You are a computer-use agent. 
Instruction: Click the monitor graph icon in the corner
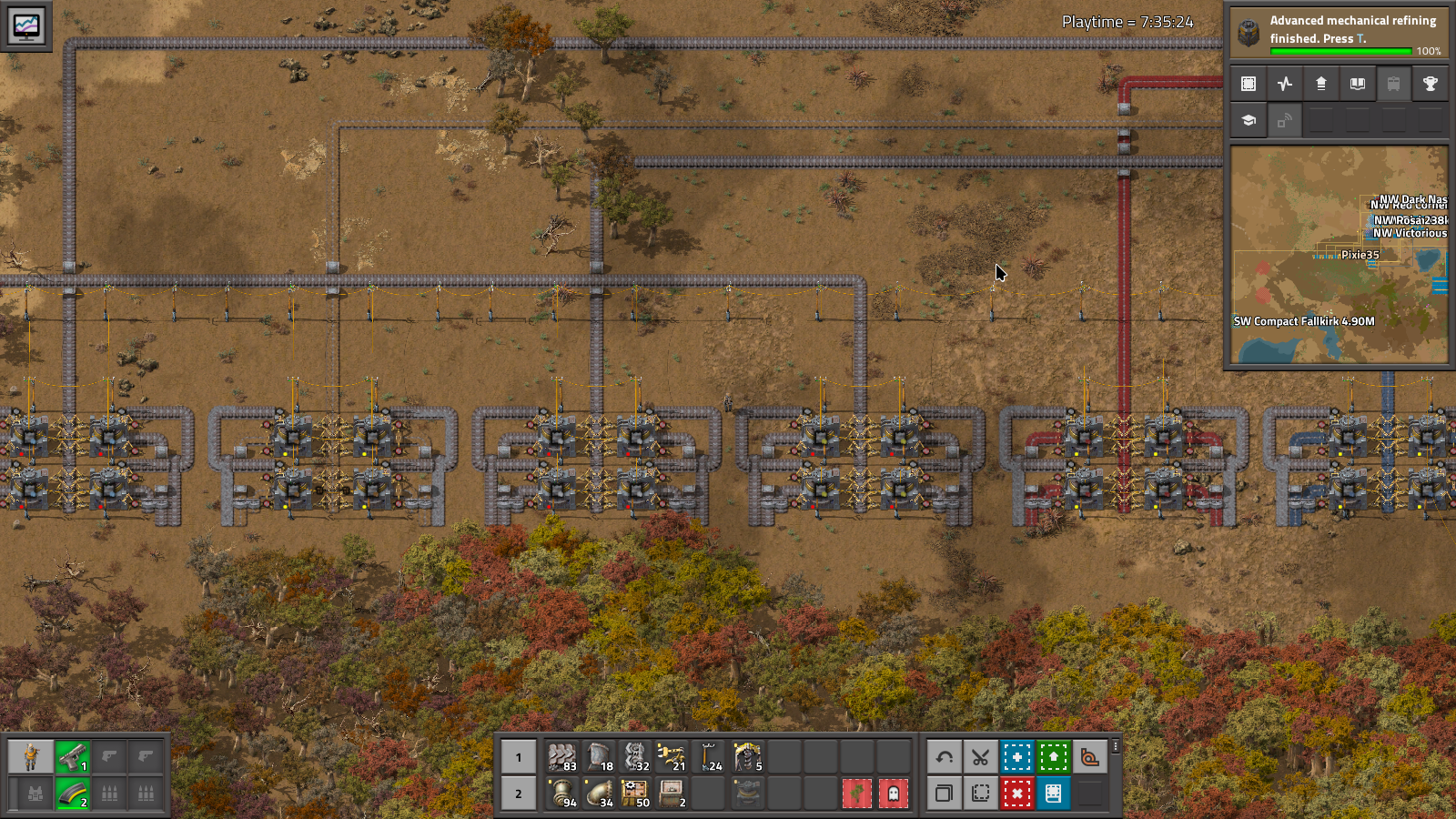26,26
